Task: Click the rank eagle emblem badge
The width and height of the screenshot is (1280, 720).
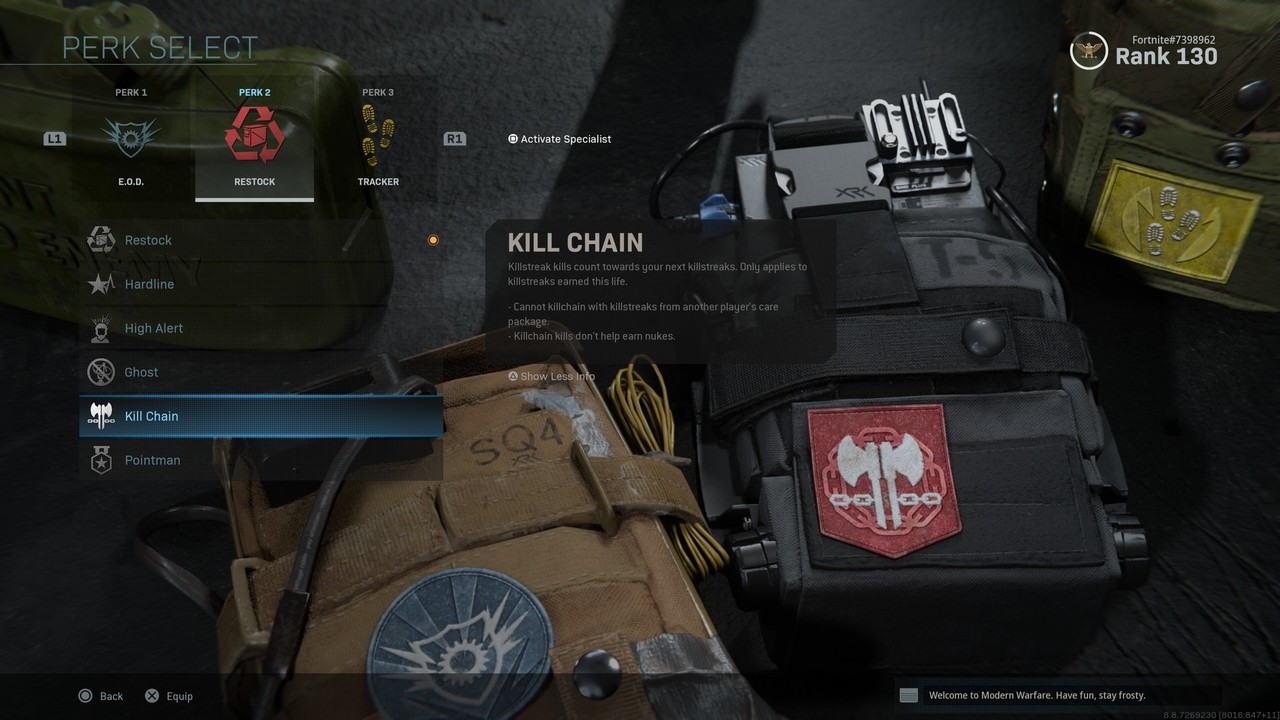Action: 1089,51
